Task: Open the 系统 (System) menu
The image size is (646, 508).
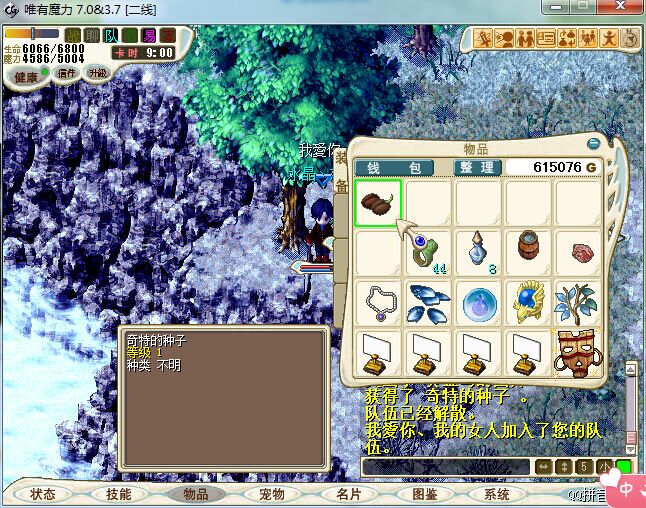Action: [x=498, y=494]
